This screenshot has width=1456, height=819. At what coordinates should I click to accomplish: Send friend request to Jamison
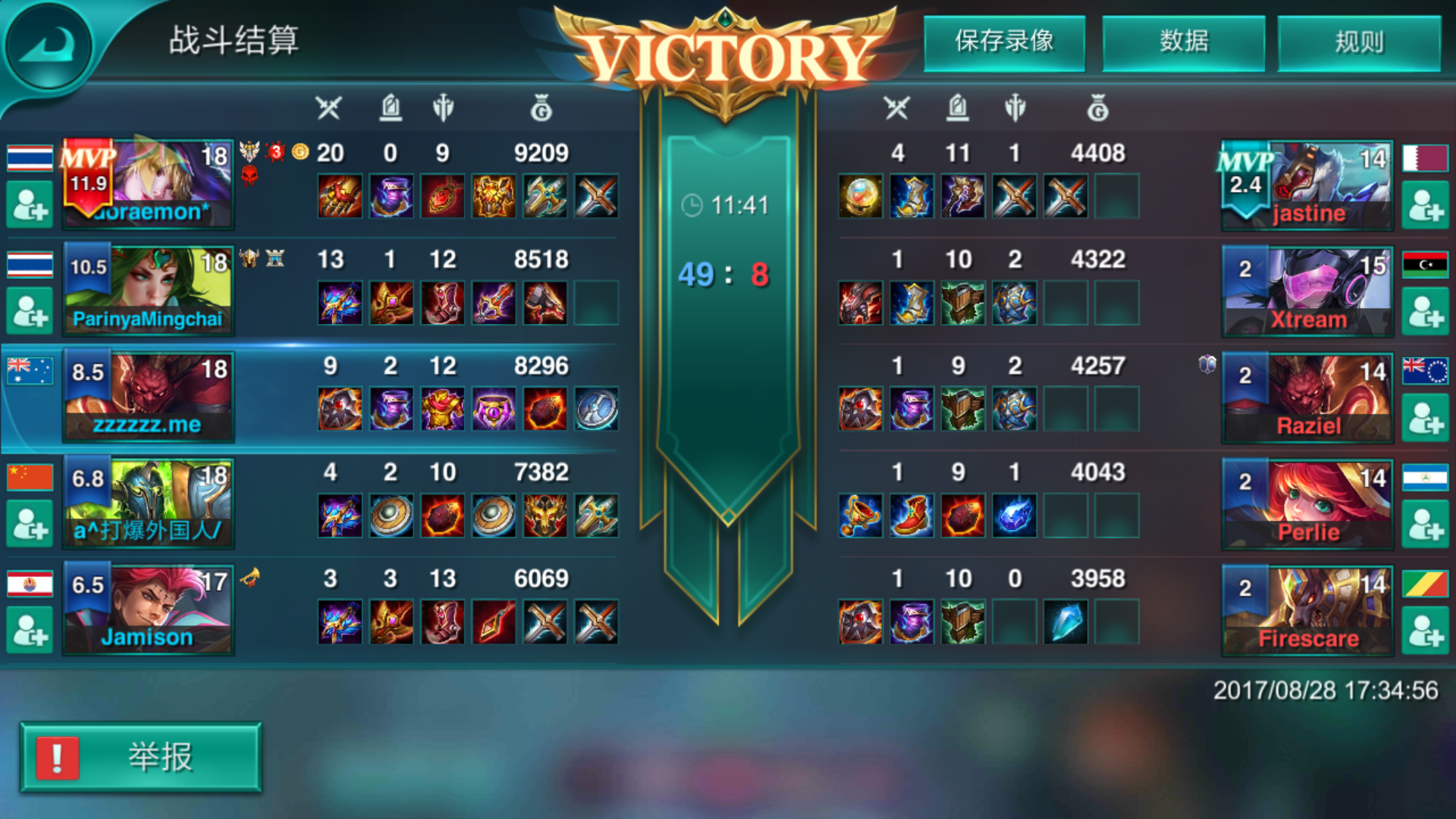tap(30, 630)
